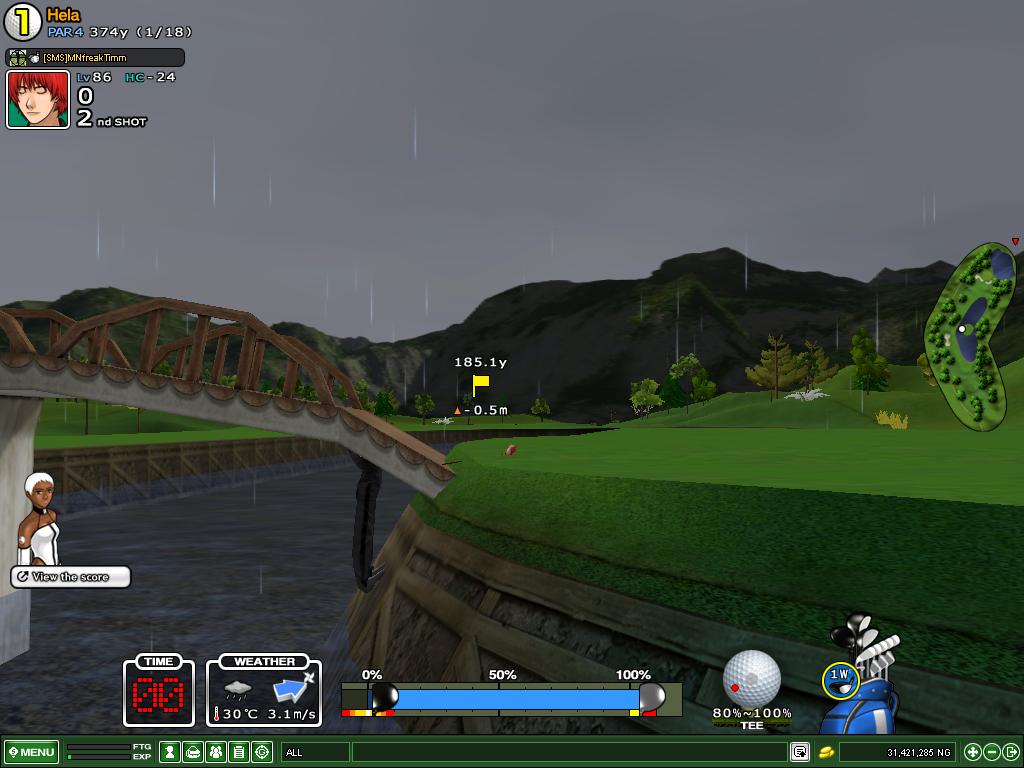1024x768 pixels.
Task: Click the crosshair target toolbar icon
Action: click(x=262, y=752)
